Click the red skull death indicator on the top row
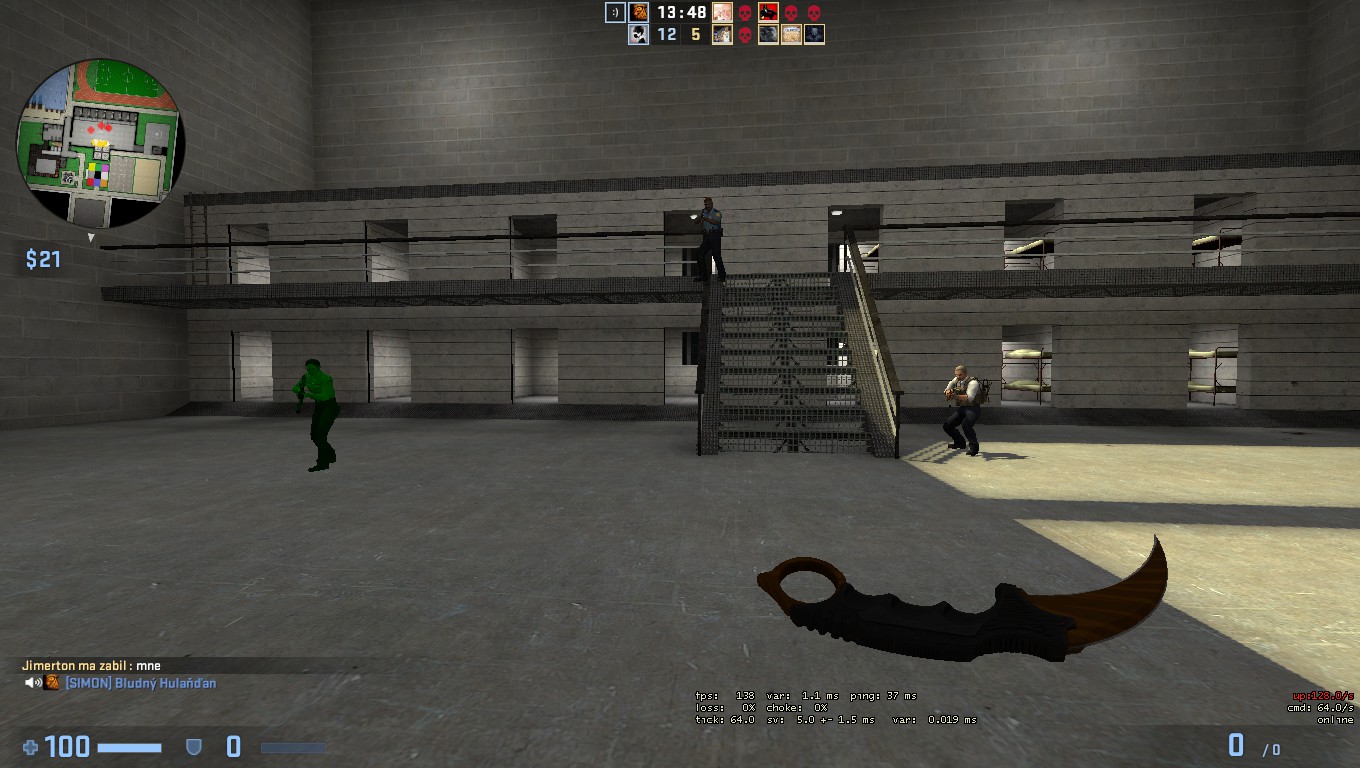1360x768 pixels. click(x=746, y=13)
